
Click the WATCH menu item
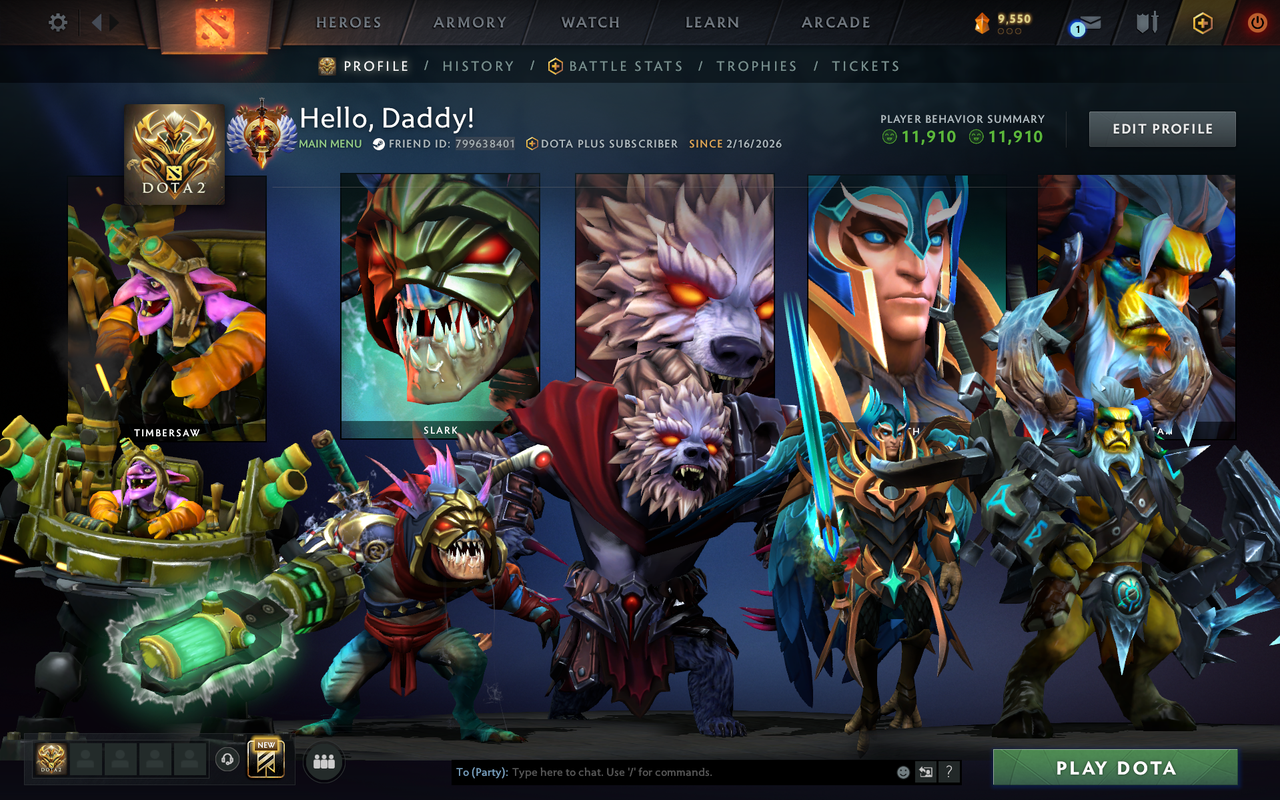click(x=590, y=22)
